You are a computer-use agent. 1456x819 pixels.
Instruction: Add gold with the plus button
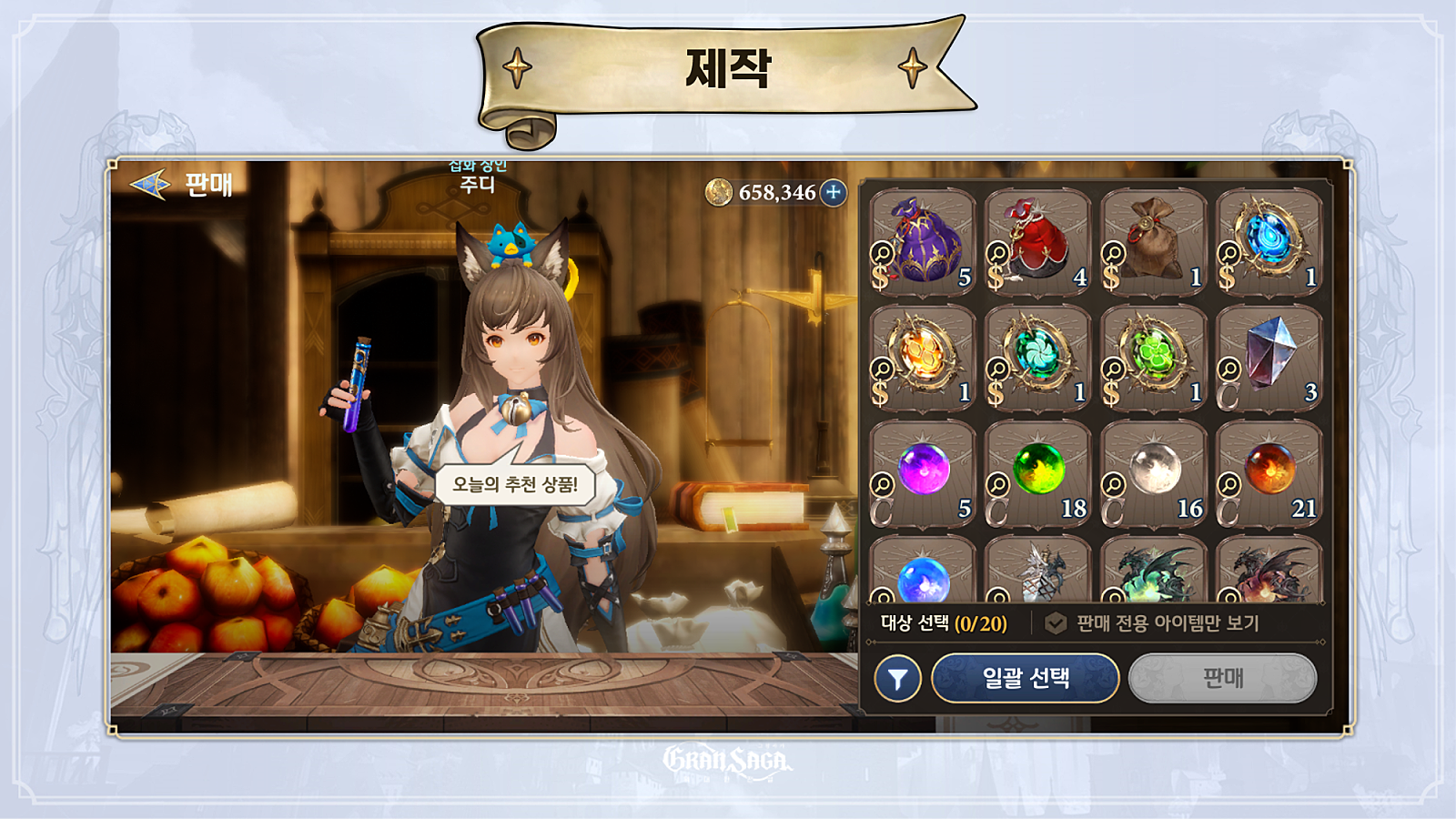coord(833,192)
